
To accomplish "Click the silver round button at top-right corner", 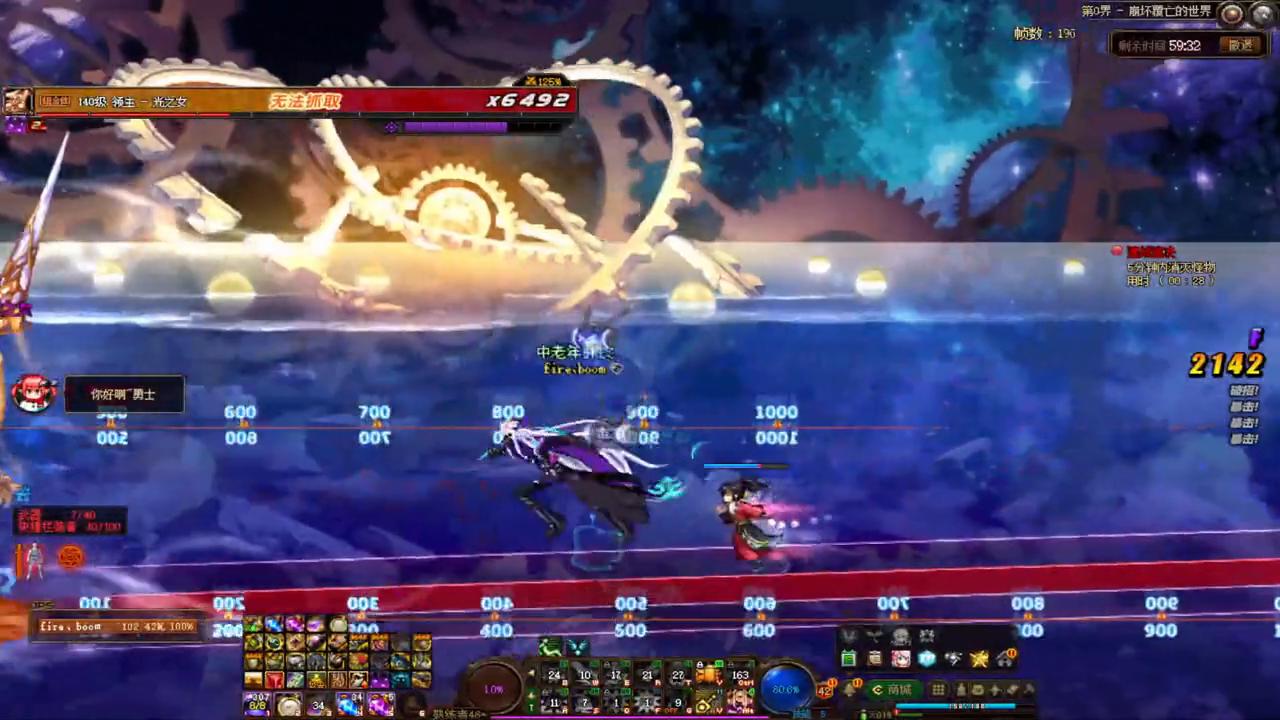I will click(1261, 13).
